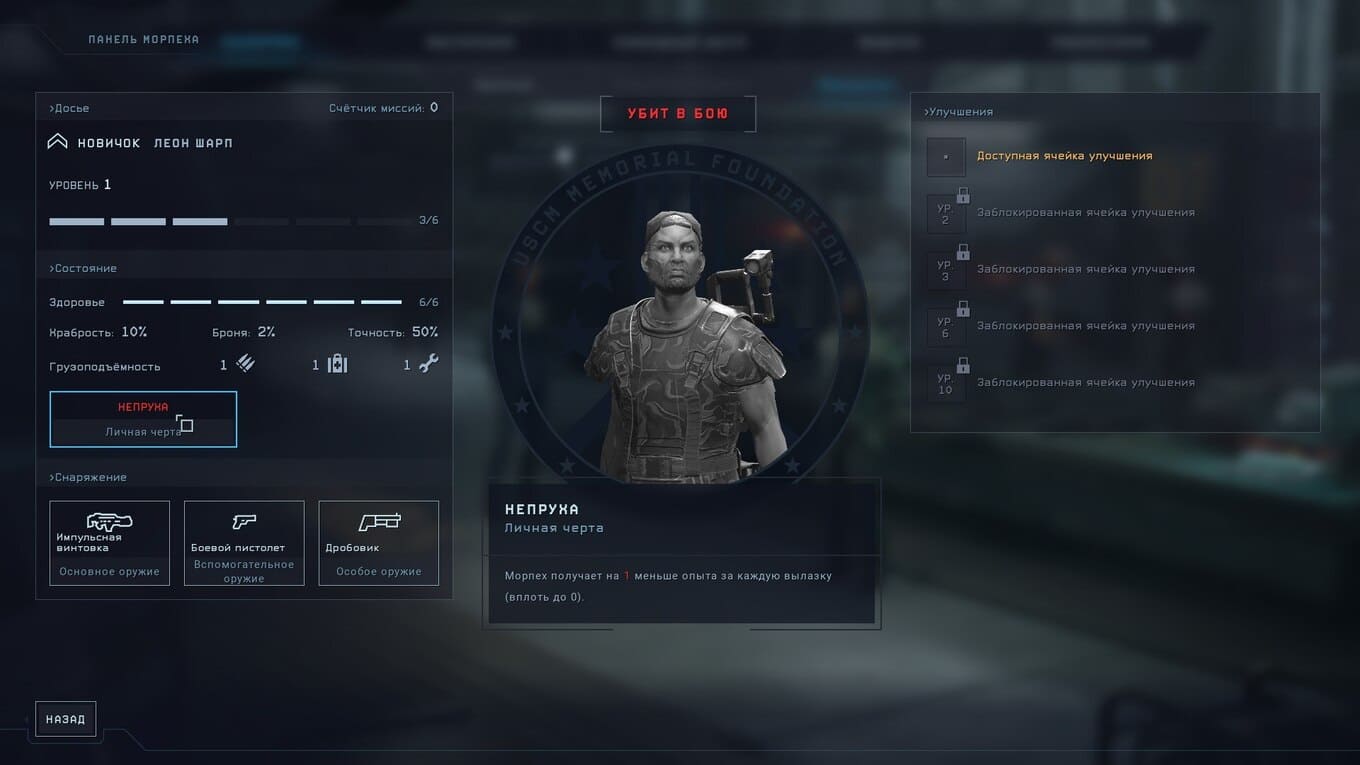Select the locked level 3 upgrade slot
Viewport: 1360px width, 765px height.
pyautogui.click(x=946, y=270)
